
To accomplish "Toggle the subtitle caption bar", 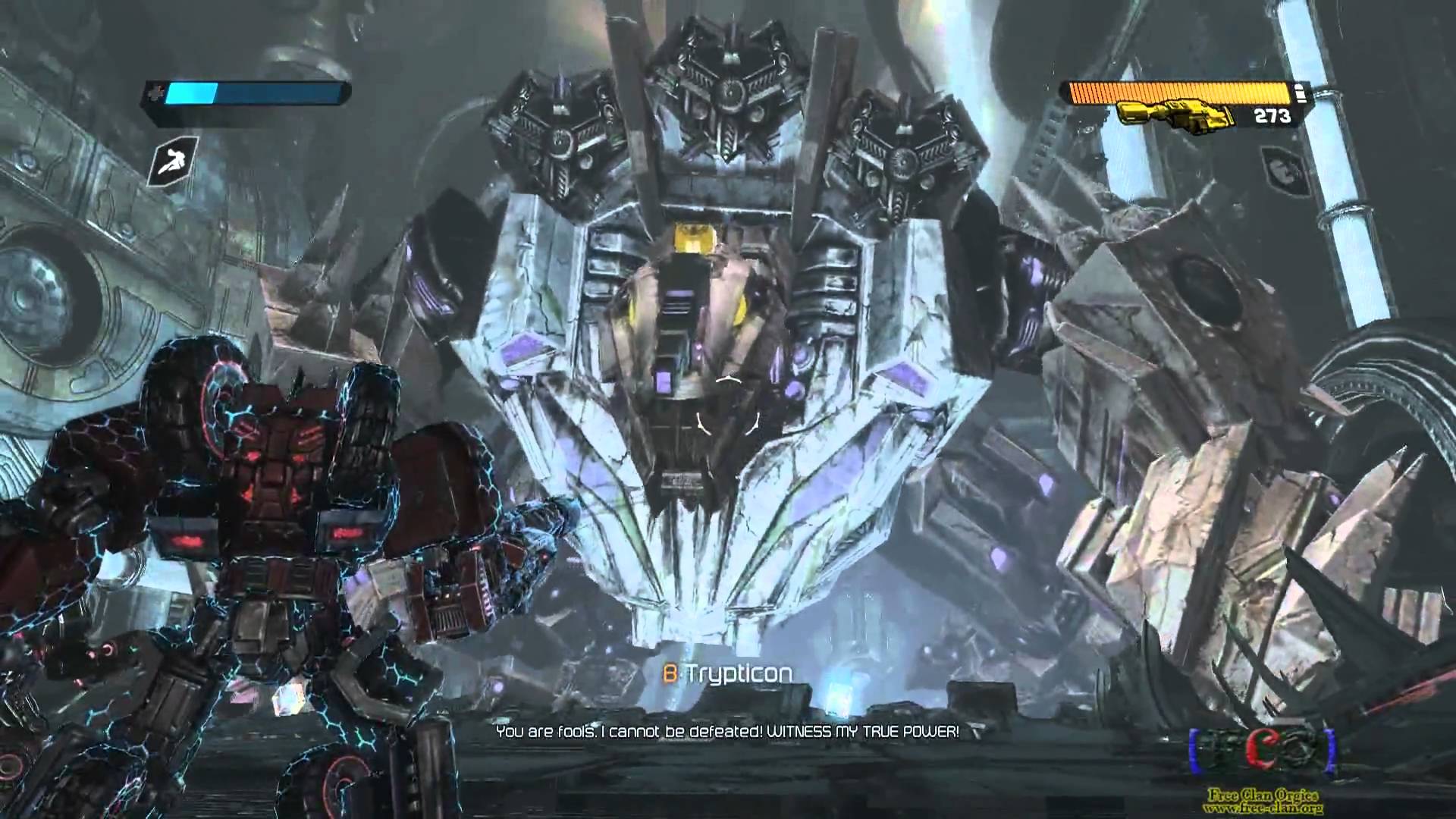I will 728,733.
